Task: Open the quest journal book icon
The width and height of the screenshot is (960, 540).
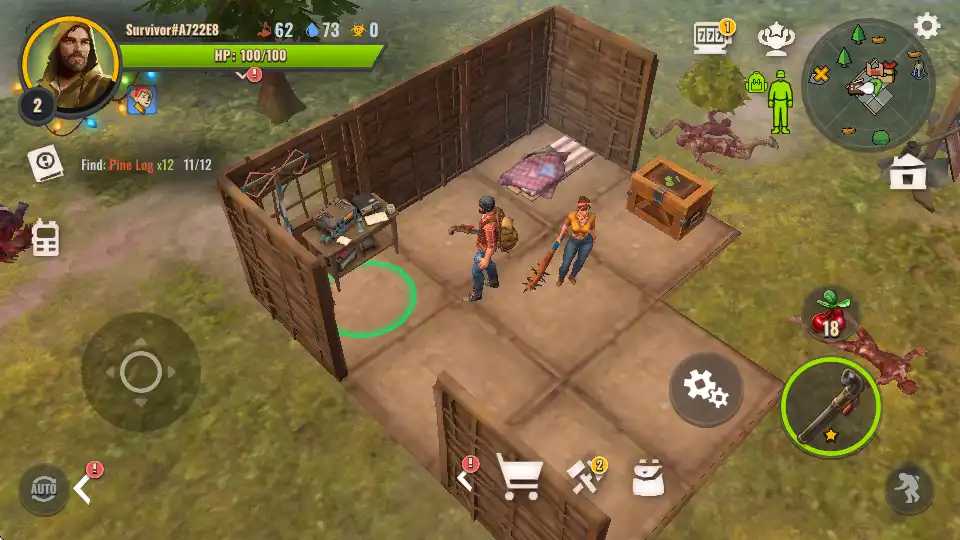Action: point(46,163)
